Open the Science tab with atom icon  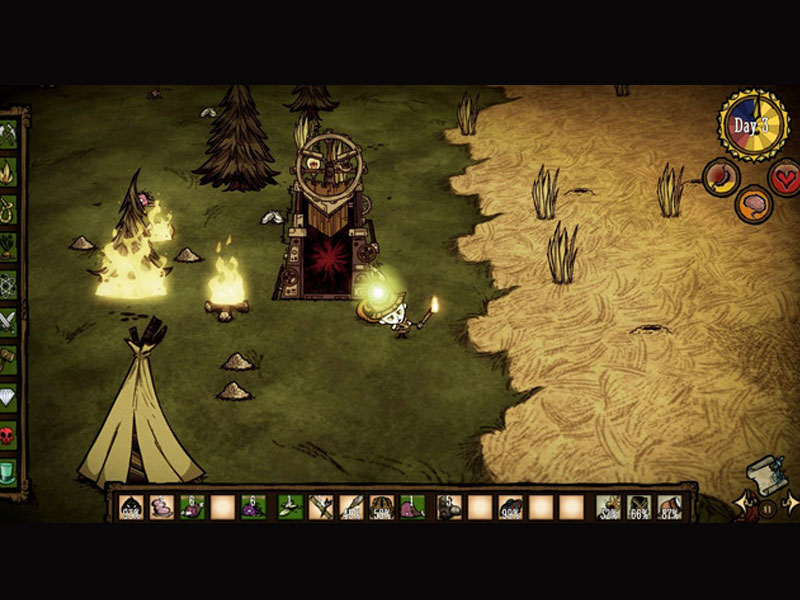click(8, 285)
